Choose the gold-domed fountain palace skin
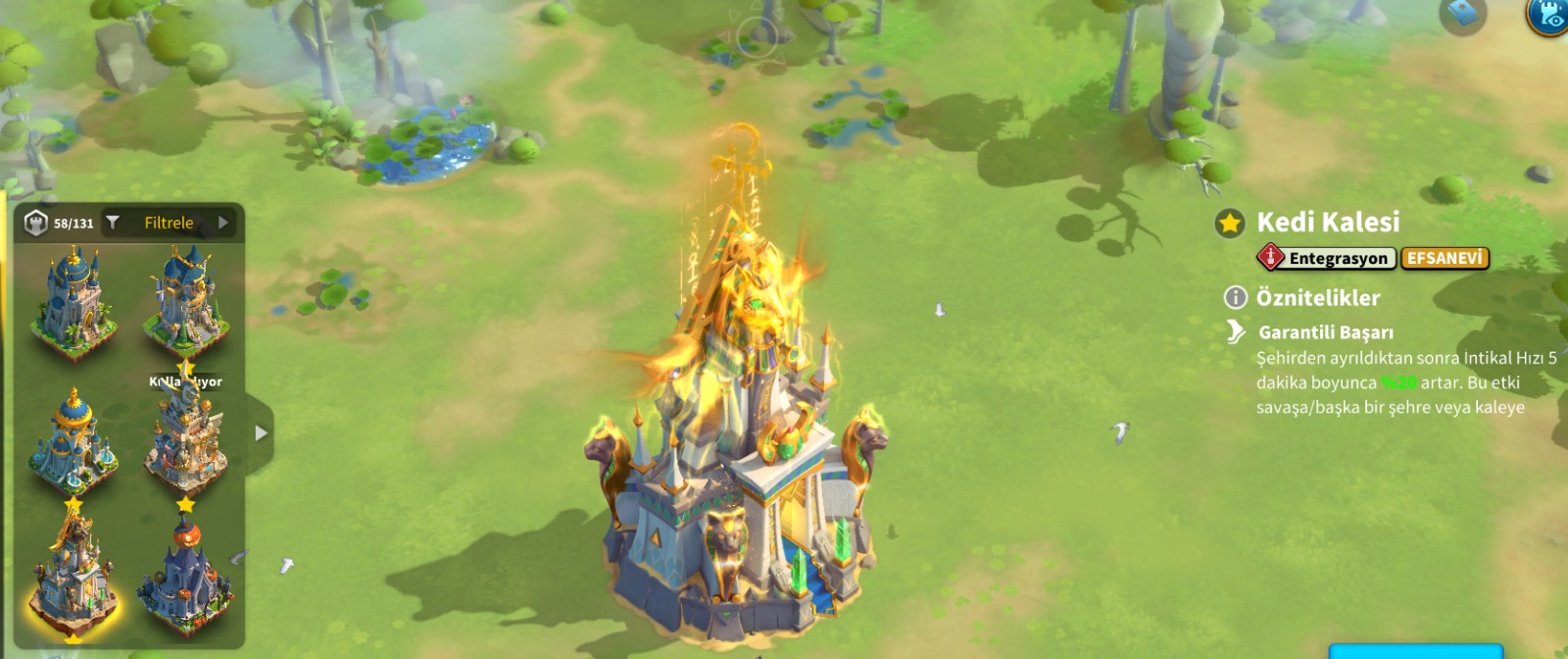 tap(72, 441)
